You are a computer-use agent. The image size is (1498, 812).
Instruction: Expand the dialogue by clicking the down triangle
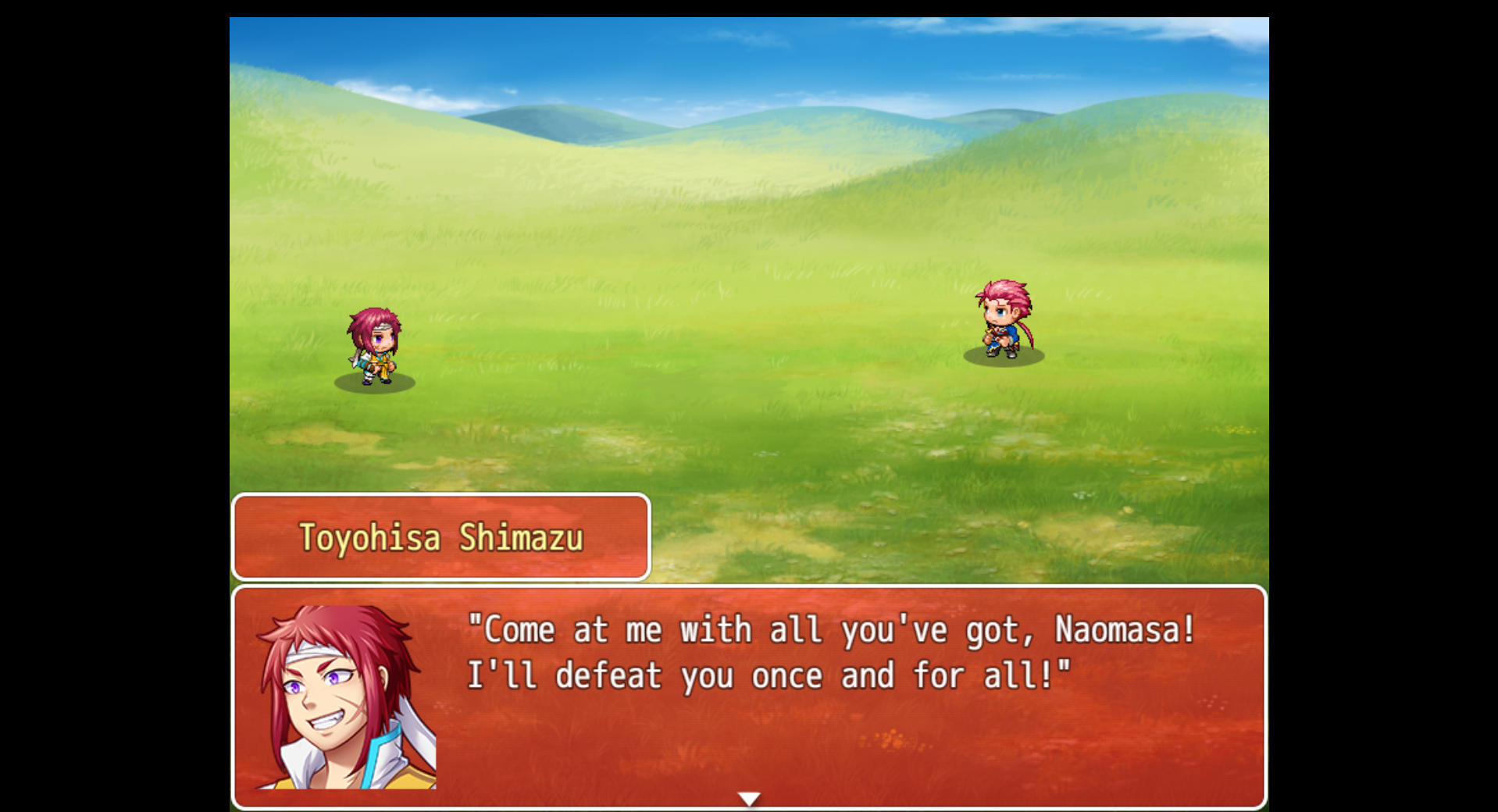tap(747, 798)
